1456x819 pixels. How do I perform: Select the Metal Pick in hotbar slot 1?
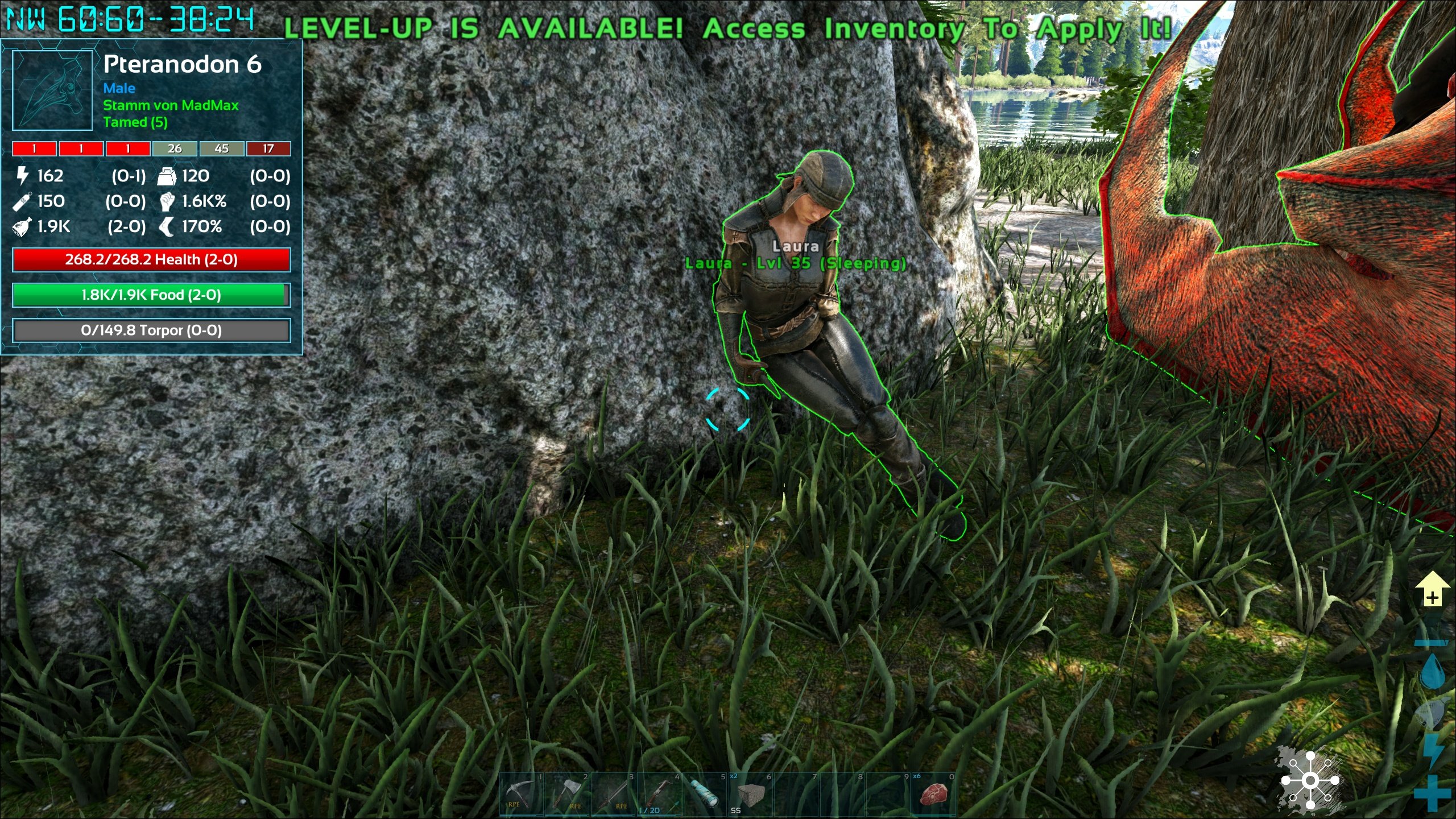coord(522,795)
